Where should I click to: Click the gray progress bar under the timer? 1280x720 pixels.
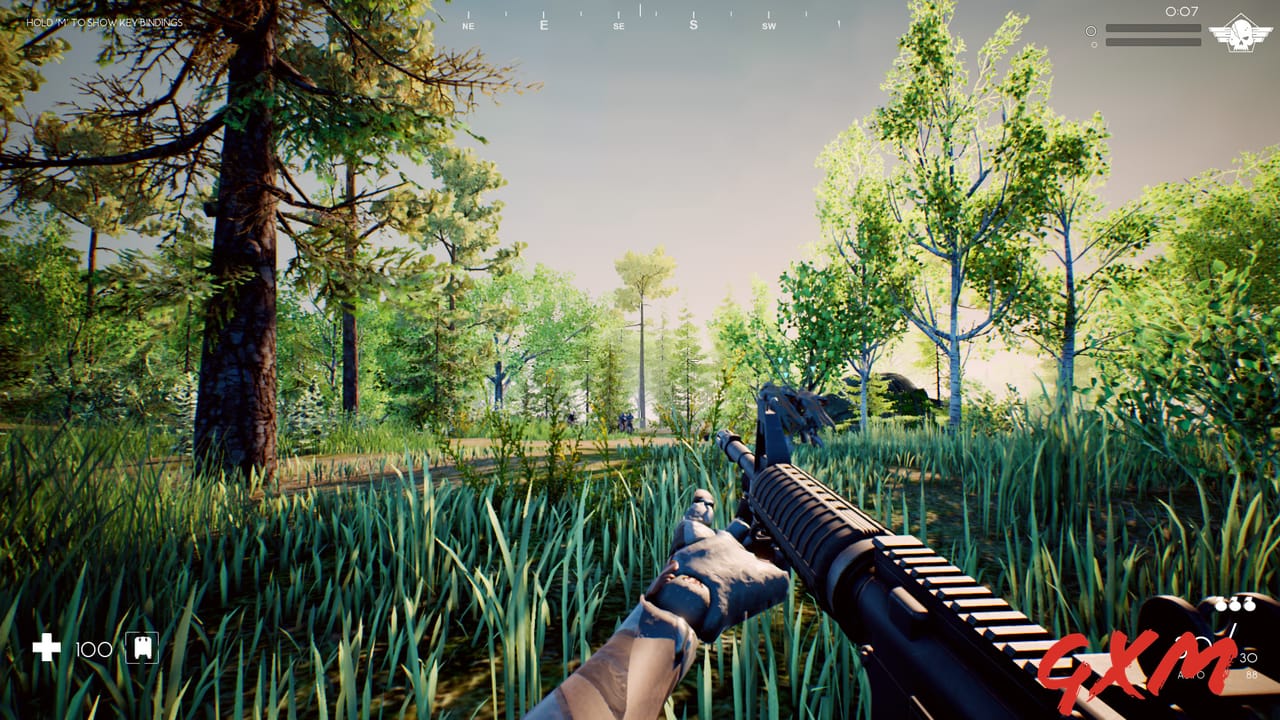click(x=1153, y=28)
